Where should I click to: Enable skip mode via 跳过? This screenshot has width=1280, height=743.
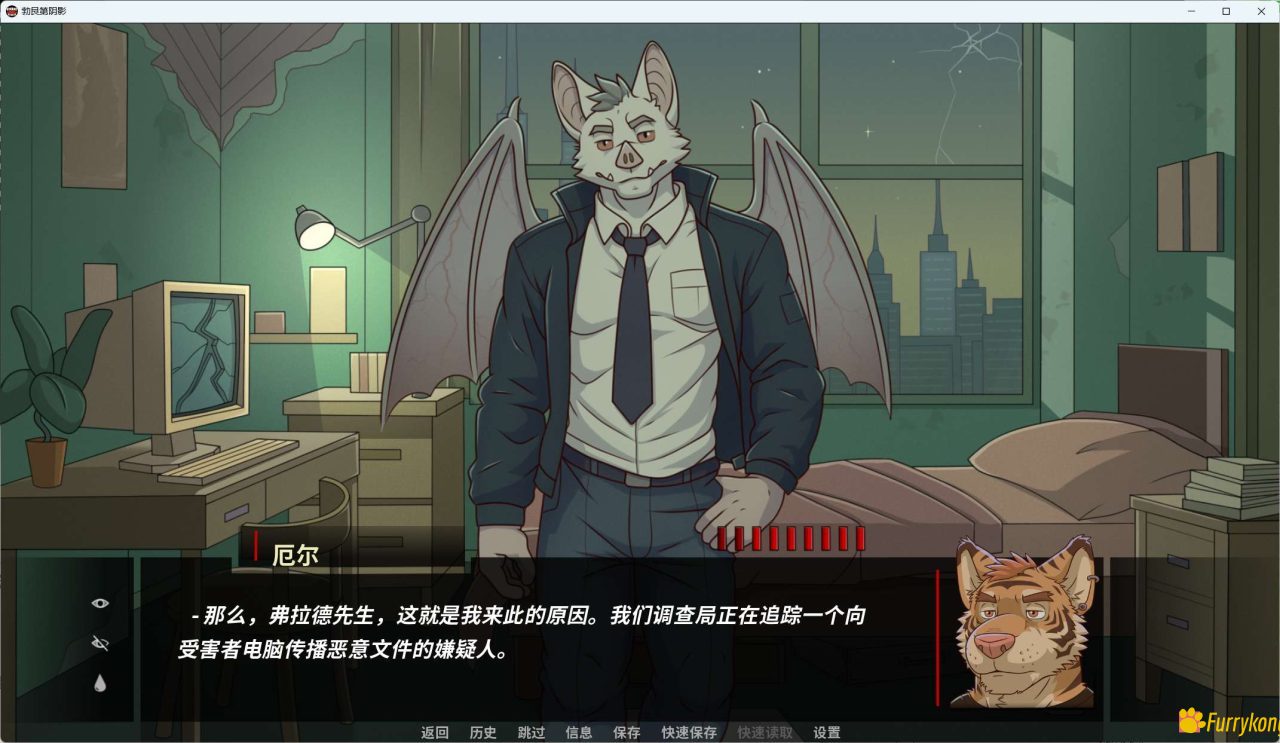click(x=531, y=732)
